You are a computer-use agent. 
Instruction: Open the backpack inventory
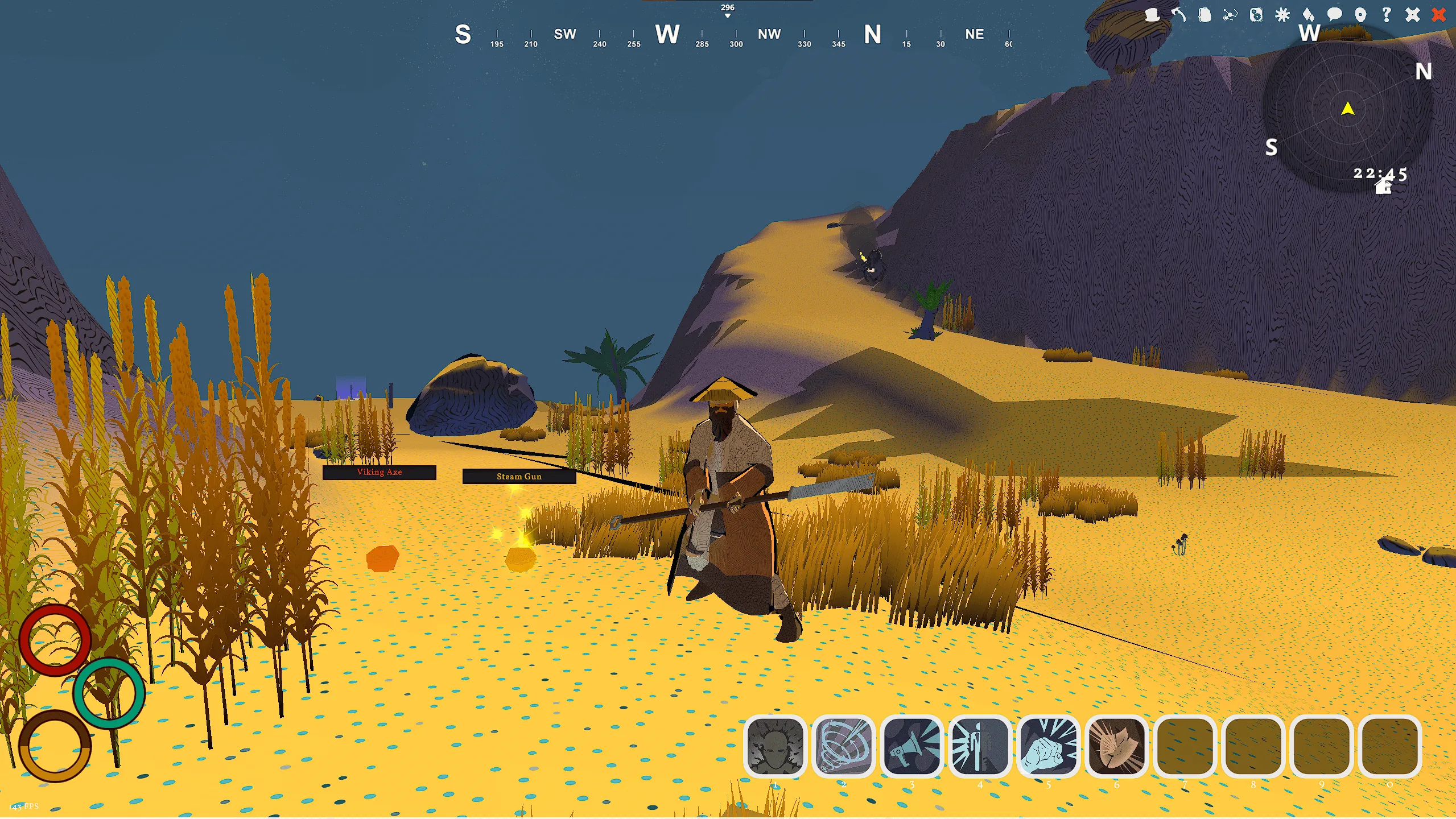(1205, 15)
